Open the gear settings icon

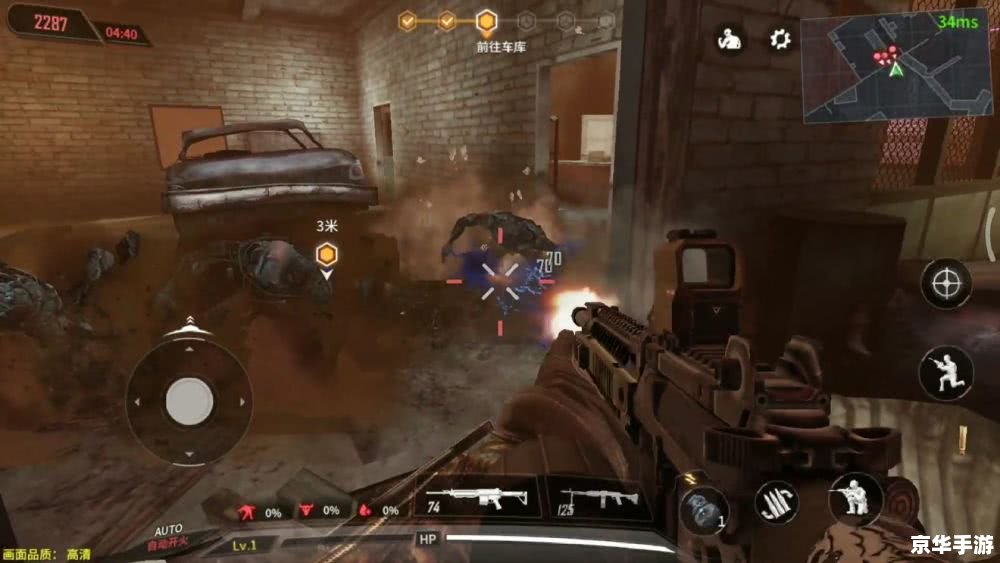click(x=780, y=40)
